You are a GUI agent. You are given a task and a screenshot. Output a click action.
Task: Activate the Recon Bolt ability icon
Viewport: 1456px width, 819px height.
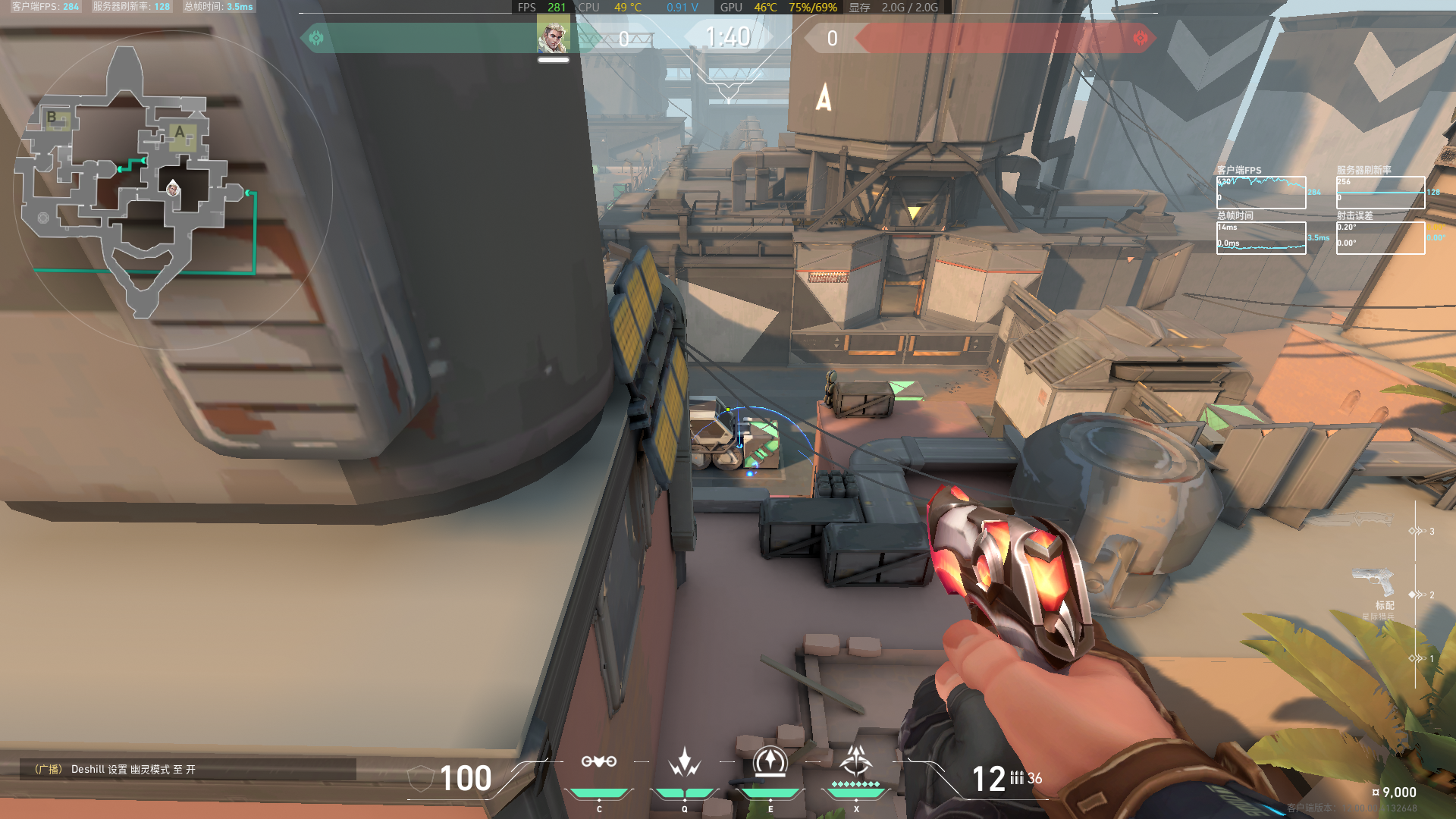click(770, 761)
